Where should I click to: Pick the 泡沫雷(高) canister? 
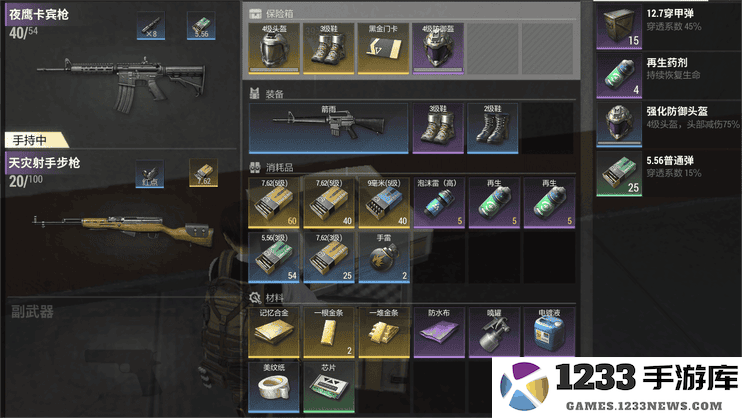click(x=438, y=205)
